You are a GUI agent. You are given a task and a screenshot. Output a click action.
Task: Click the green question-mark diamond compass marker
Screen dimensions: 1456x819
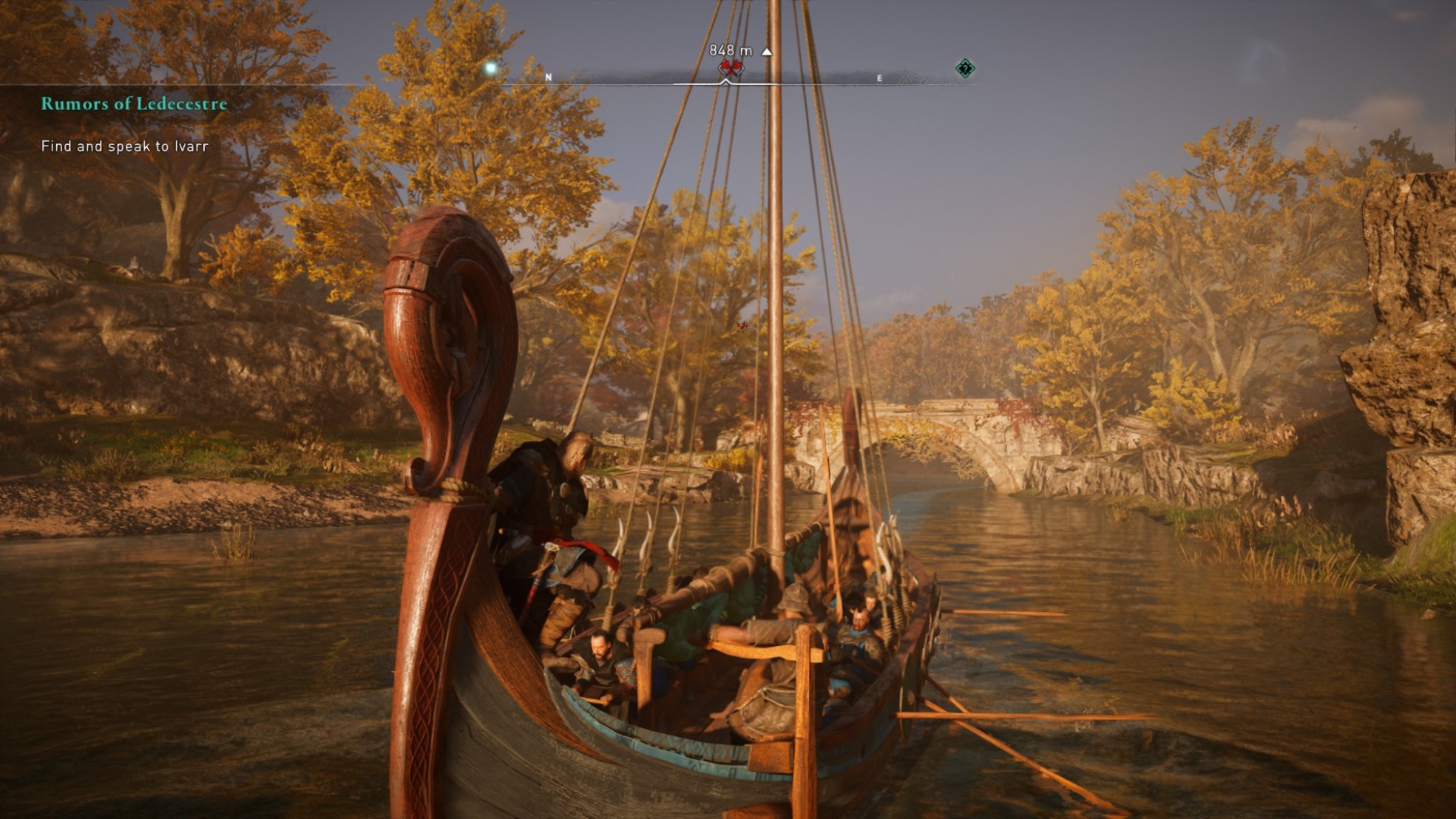click(965, 69)
